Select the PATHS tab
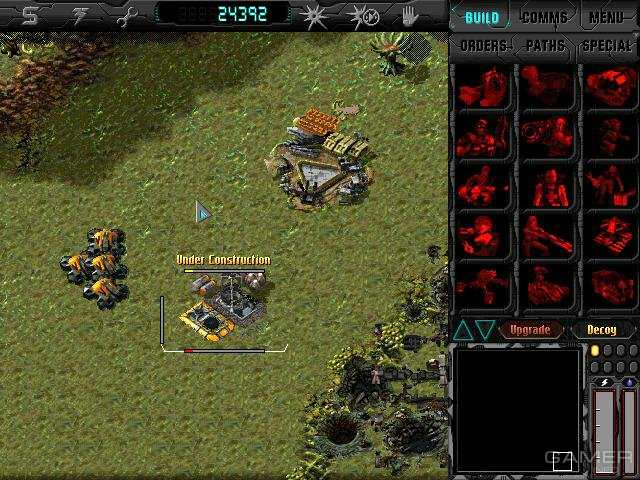Screen dimensions: 640x480 click(545, 46)
